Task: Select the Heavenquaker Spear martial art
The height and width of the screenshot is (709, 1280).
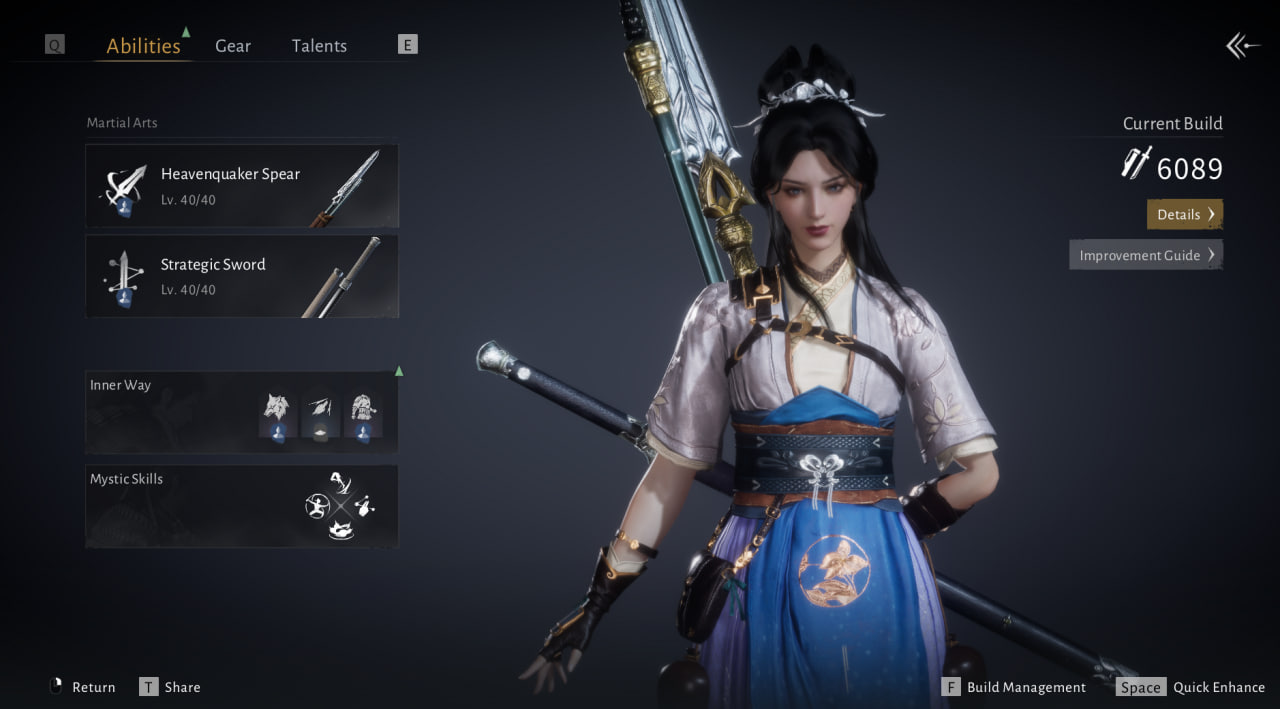Action: pos(242,186)
